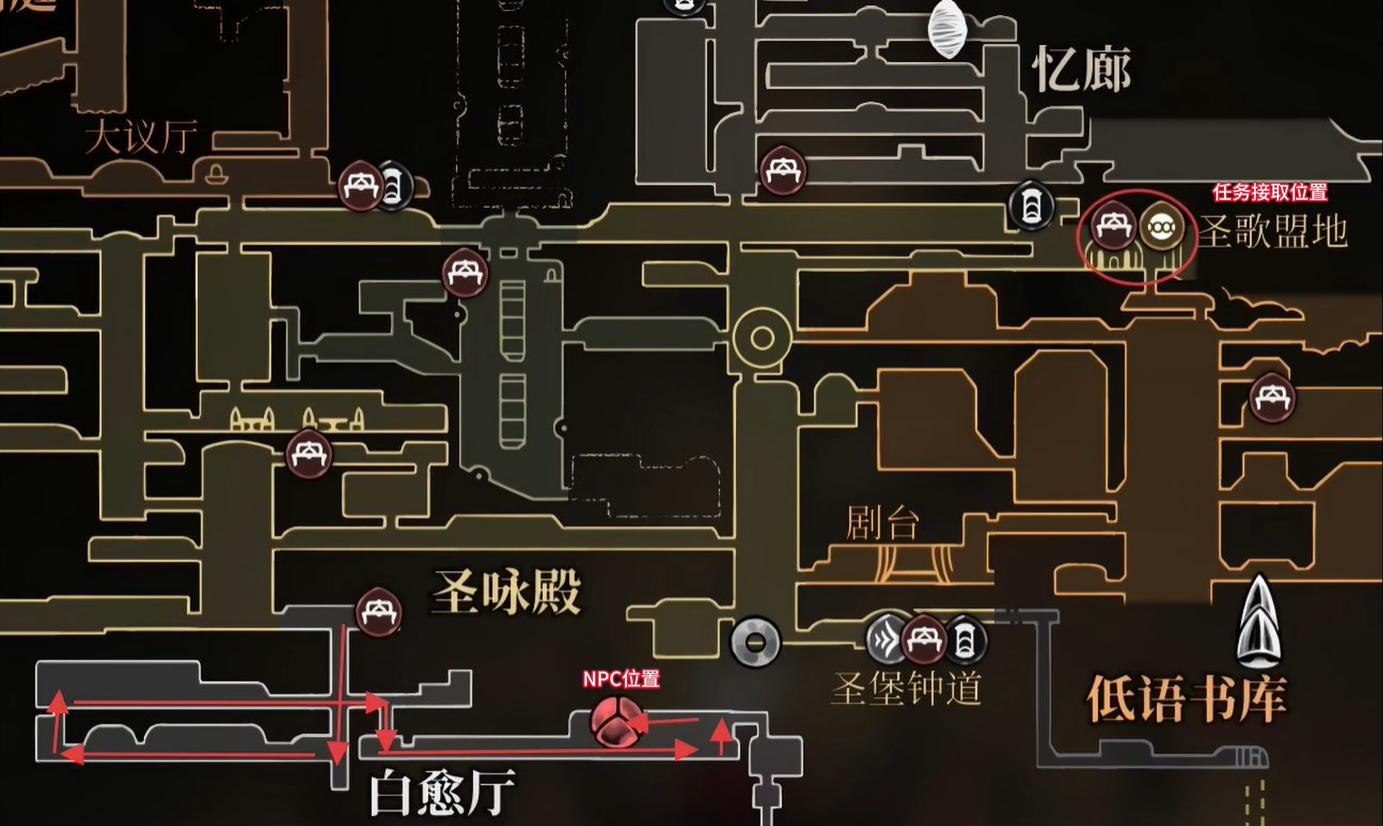
Task: Click the red 任务接取位置 annotation text
Action: coord(1270,191)
